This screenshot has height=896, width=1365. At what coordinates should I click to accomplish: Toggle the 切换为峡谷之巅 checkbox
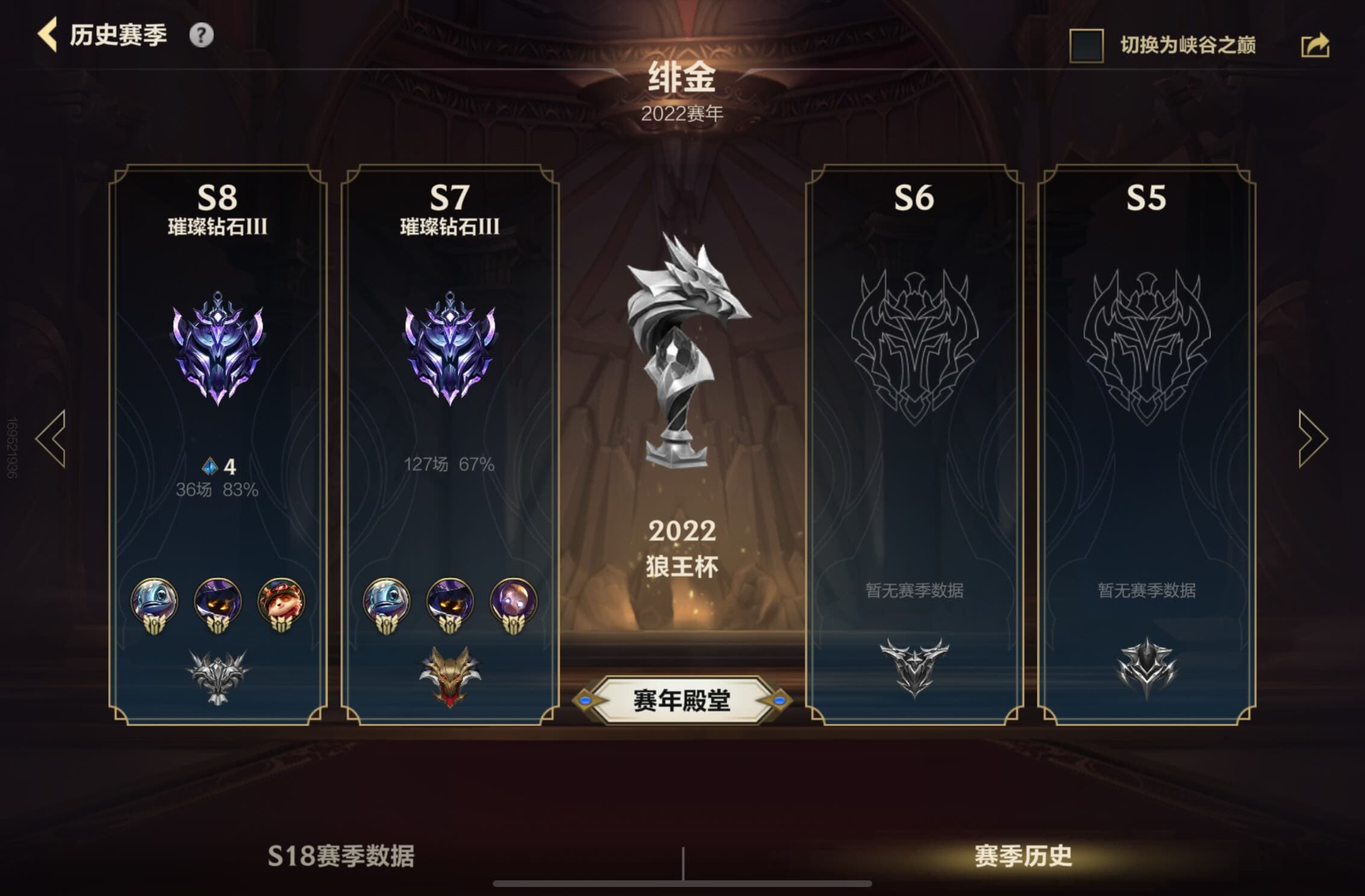(1086, 46)
